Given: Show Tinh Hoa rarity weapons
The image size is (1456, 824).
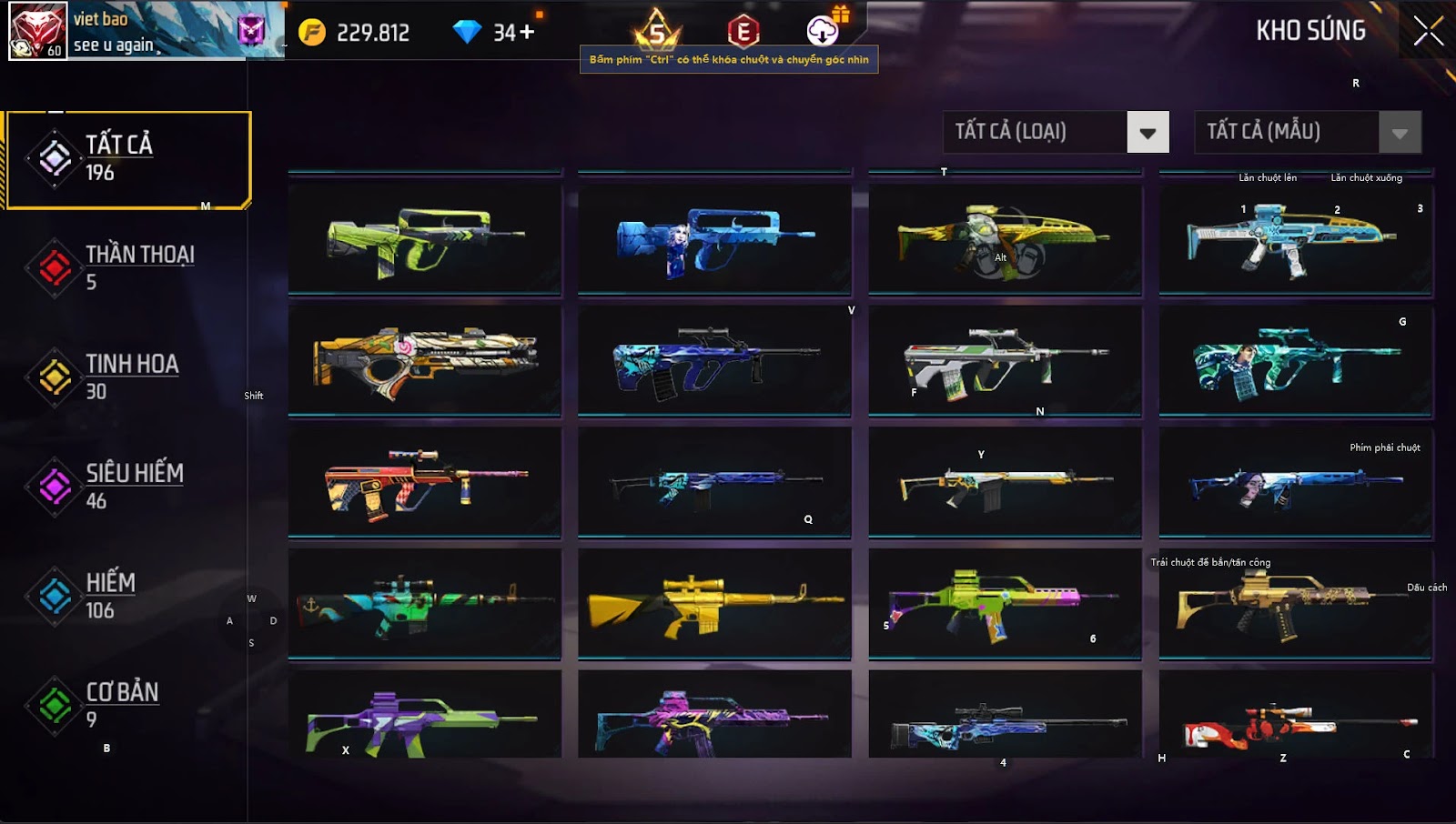Looking at the screenshot, I should (x=127, y=377).
